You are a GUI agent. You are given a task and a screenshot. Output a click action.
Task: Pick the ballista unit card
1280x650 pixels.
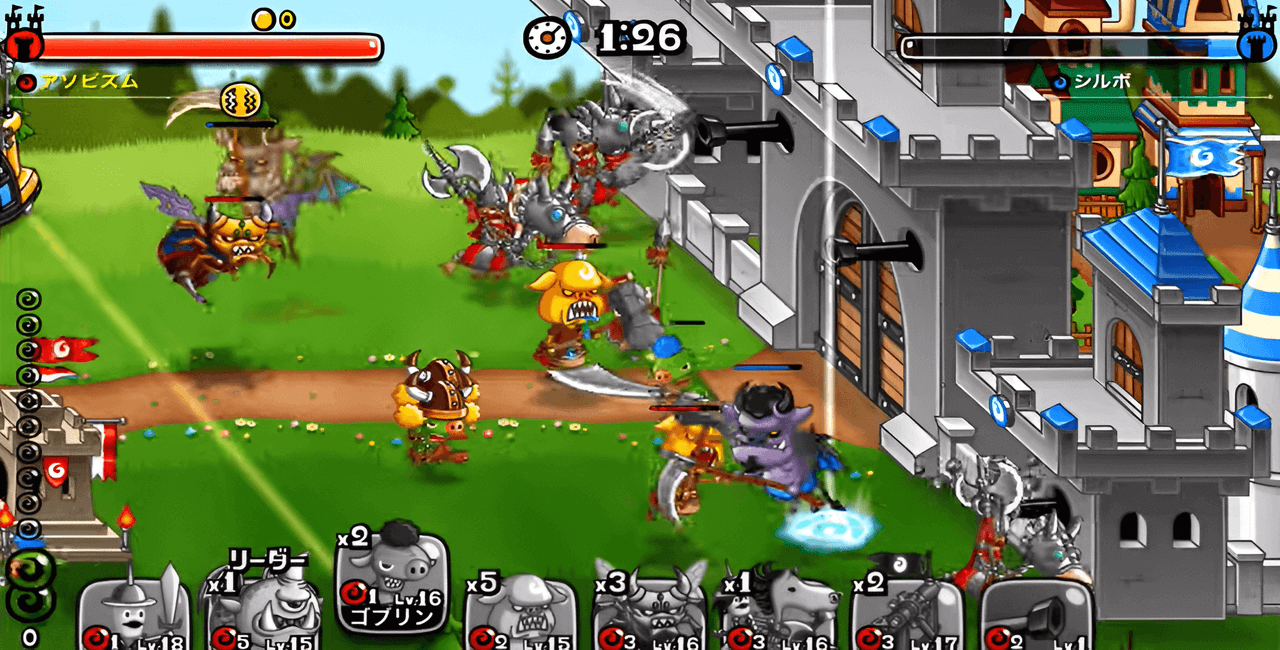tap(906, 612)
